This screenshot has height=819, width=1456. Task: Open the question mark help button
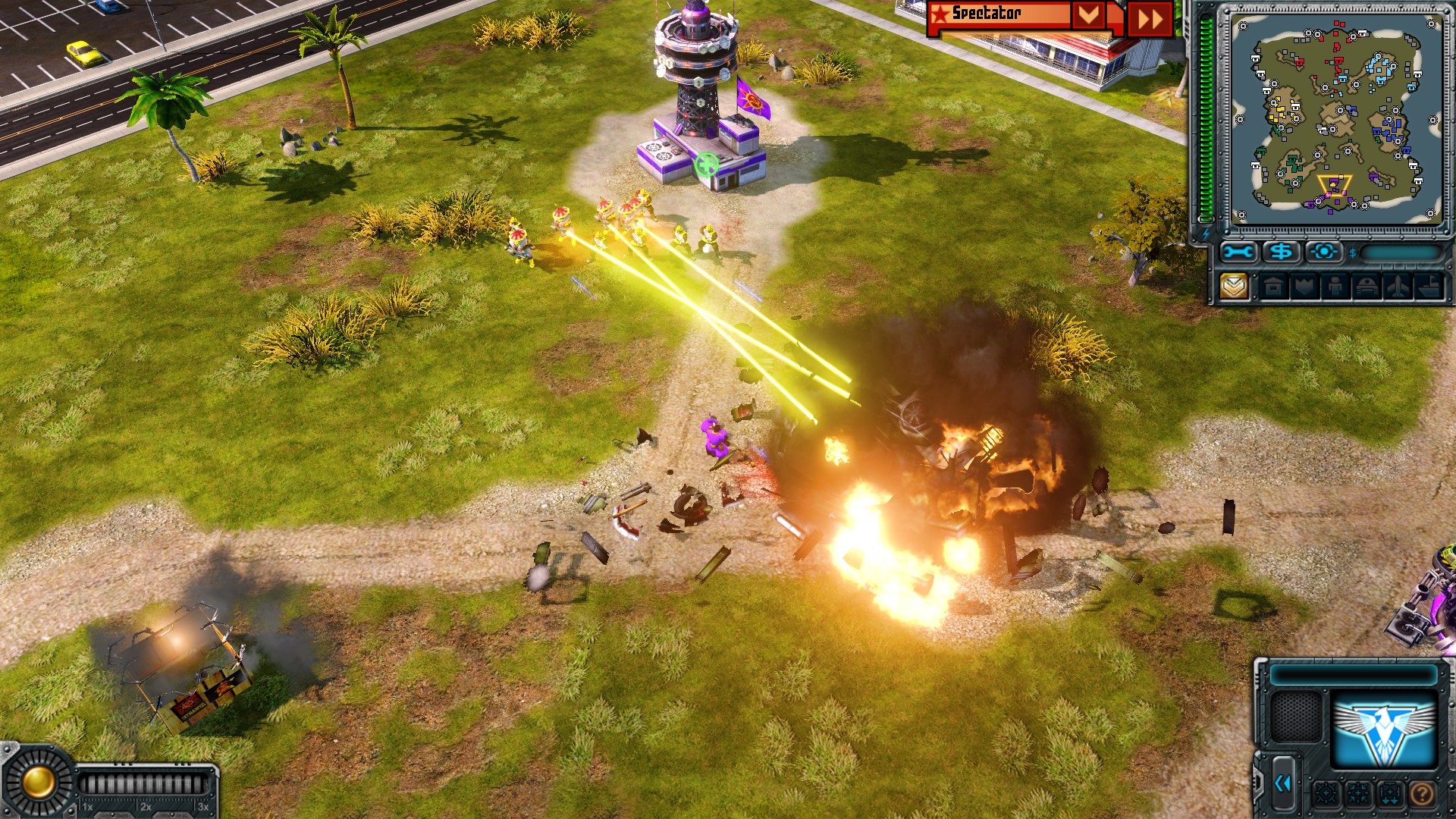(1422, 794)
